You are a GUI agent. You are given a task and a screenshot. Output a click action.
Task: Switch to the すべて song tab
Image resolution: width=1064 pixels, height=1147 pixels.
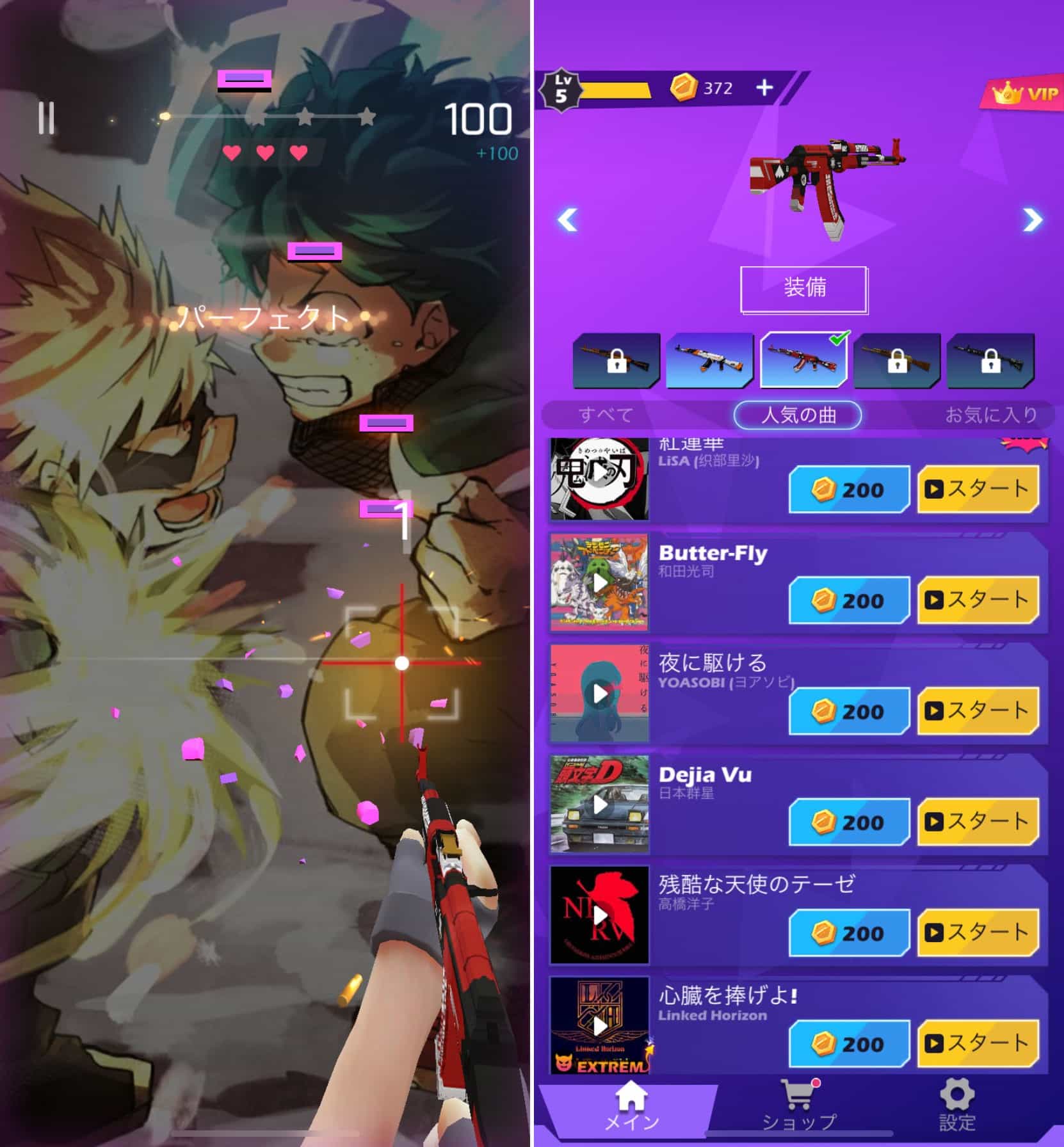coord(606,415)
